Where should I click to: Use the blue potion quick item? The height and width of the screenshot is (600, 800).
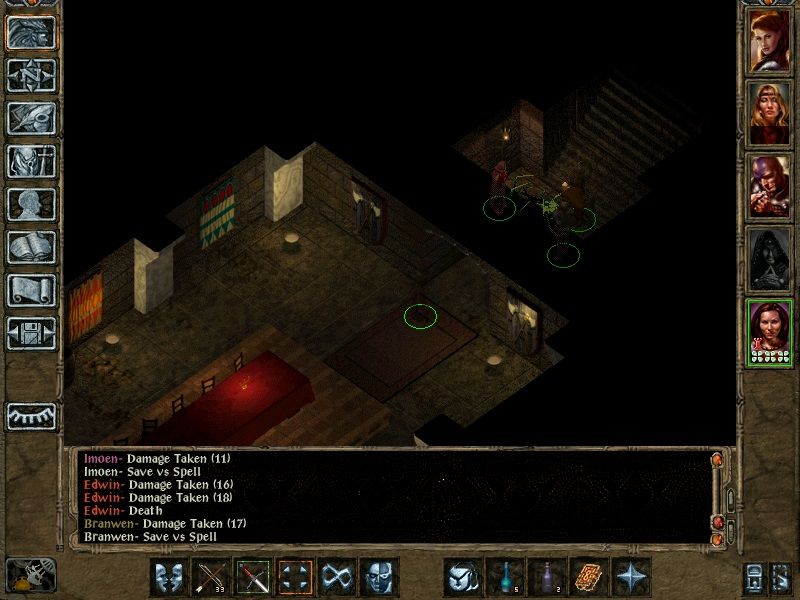pyautogui.click(x=505, y=577)
